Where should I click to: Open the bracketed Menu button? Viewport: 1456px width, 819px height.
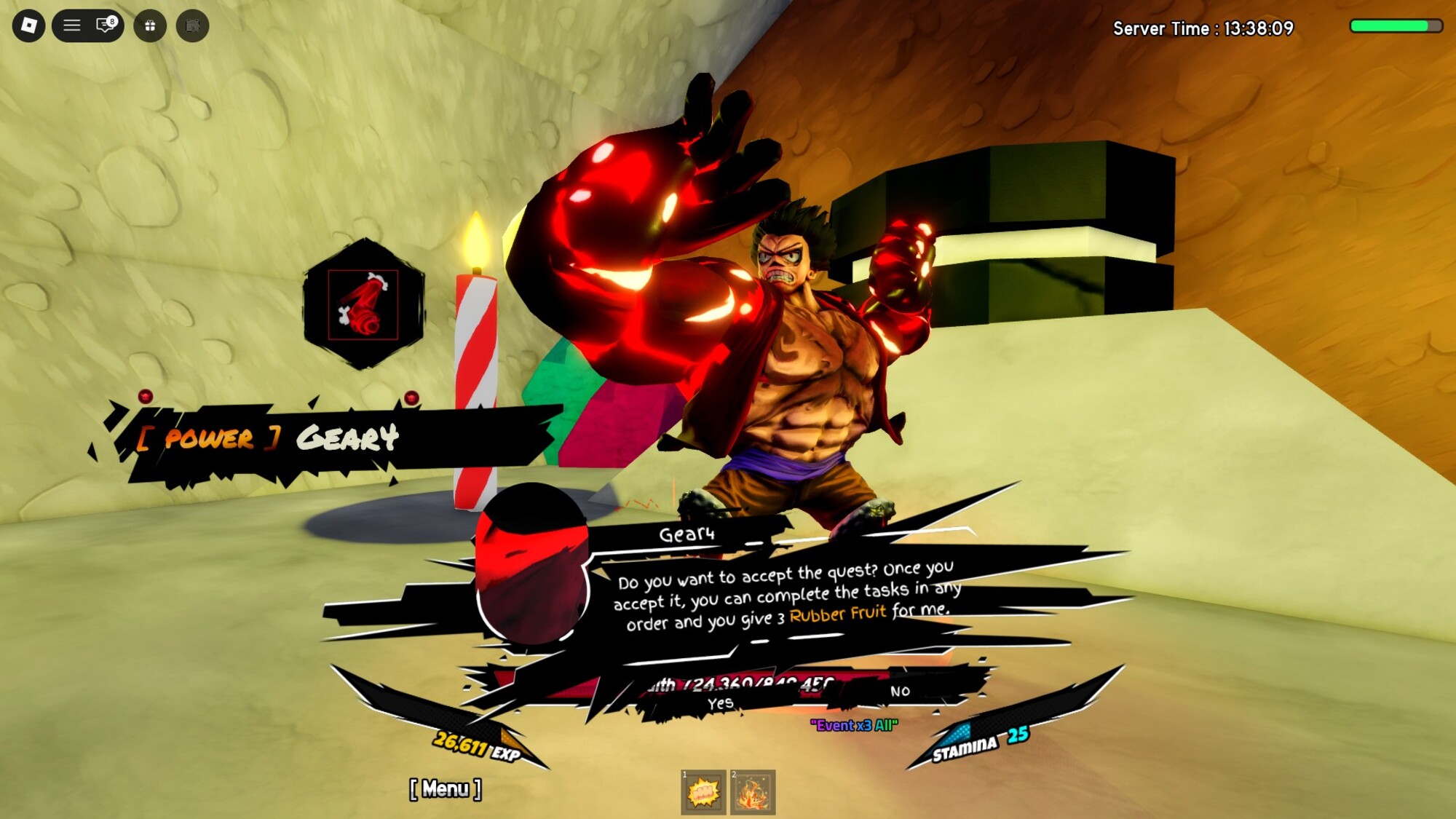click(x=446, y=789)
